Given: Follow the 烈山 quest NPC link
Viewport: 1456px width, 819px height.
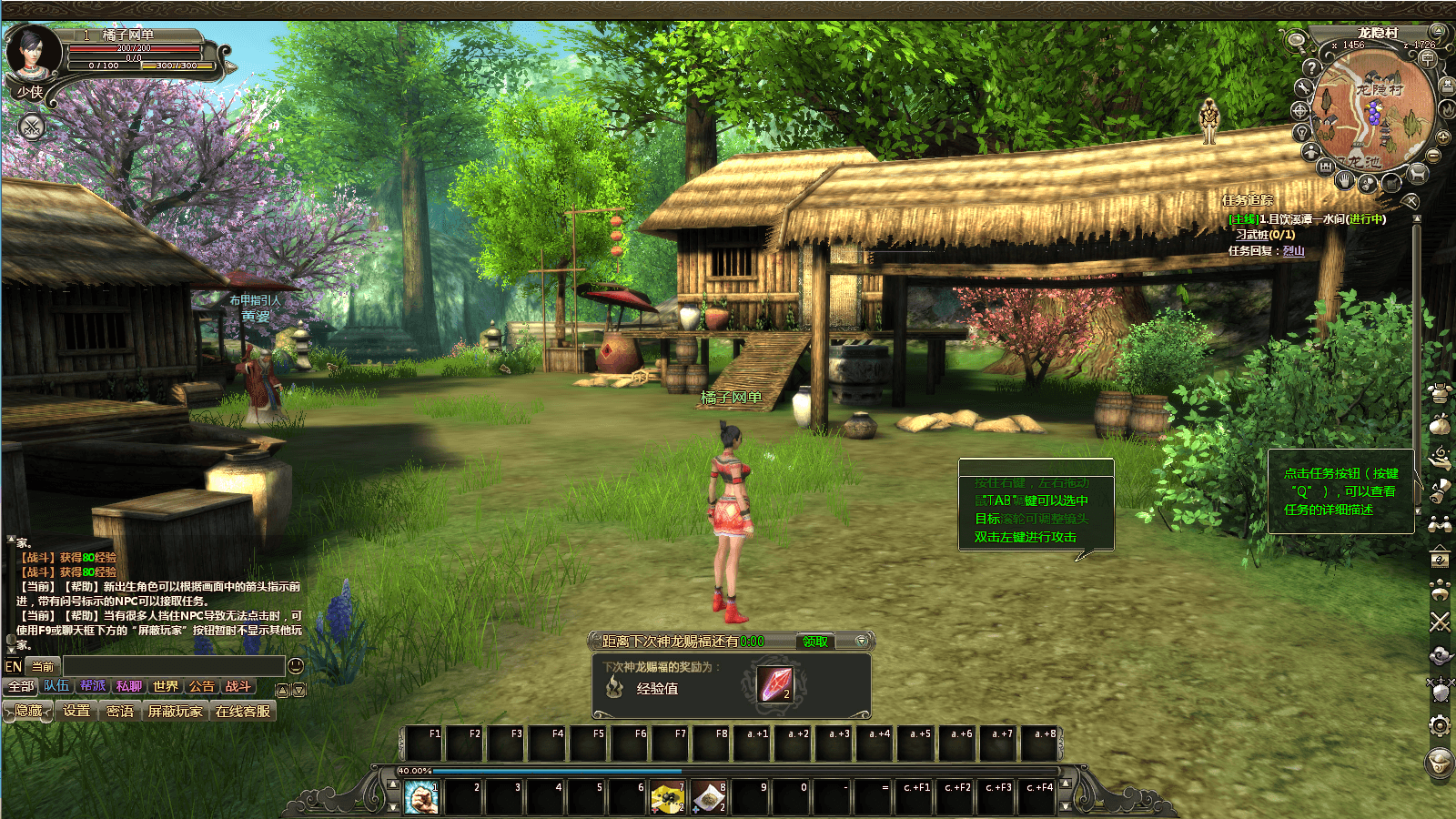Looking at the screenshot, I should click(1293, 251).
